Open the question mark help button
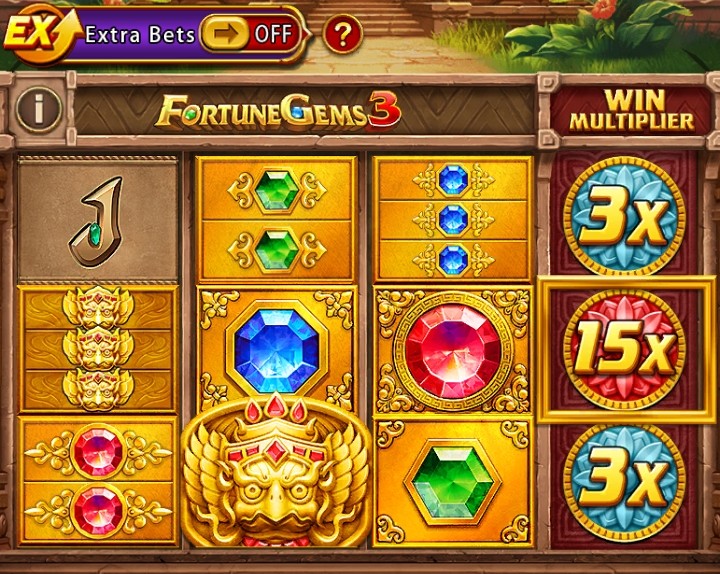Screen dimensions: 720x574 [x=342, y=35]
